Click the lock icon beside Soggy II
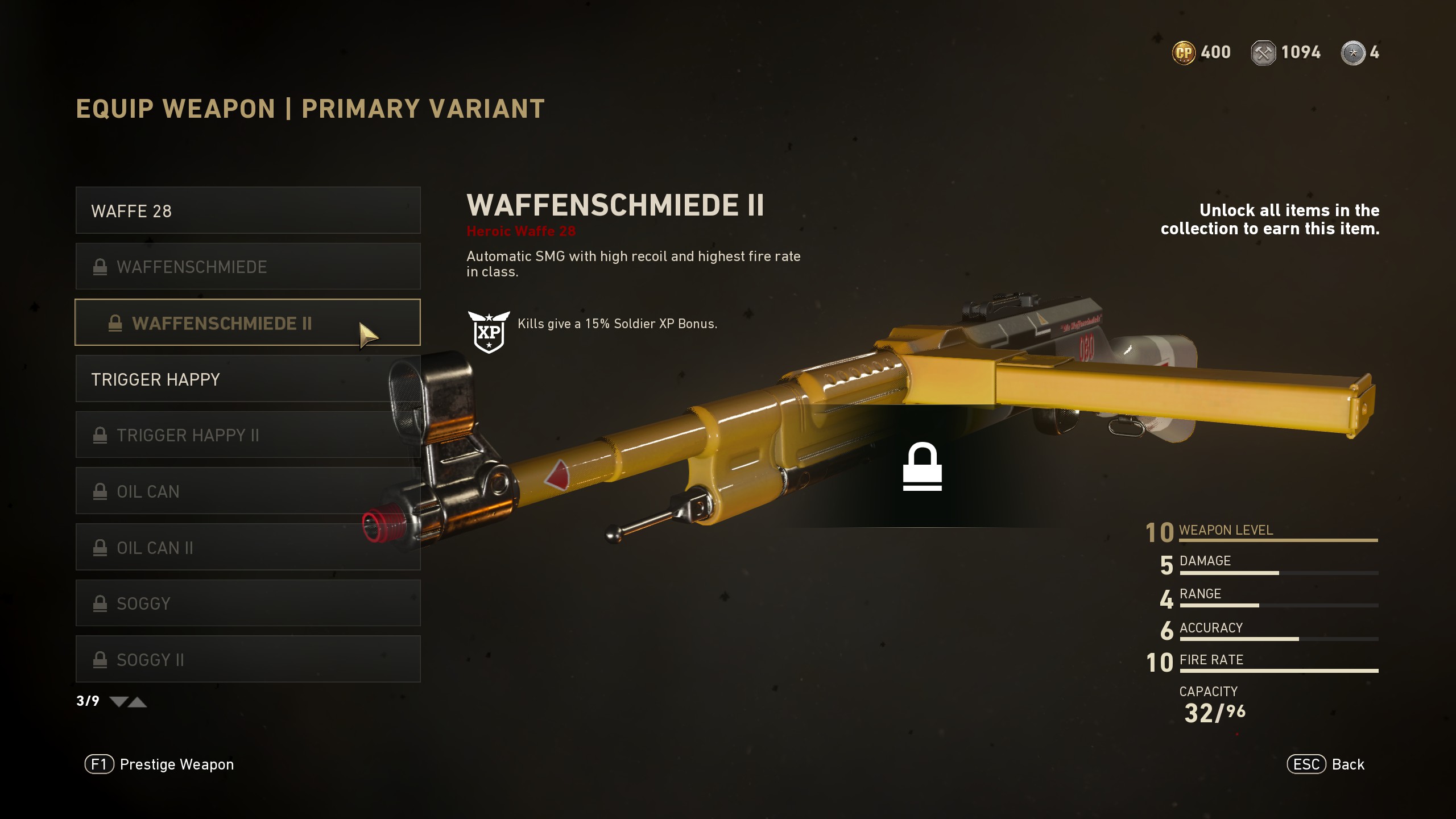Screen dimensions: 1456x819 pos(100,659)
